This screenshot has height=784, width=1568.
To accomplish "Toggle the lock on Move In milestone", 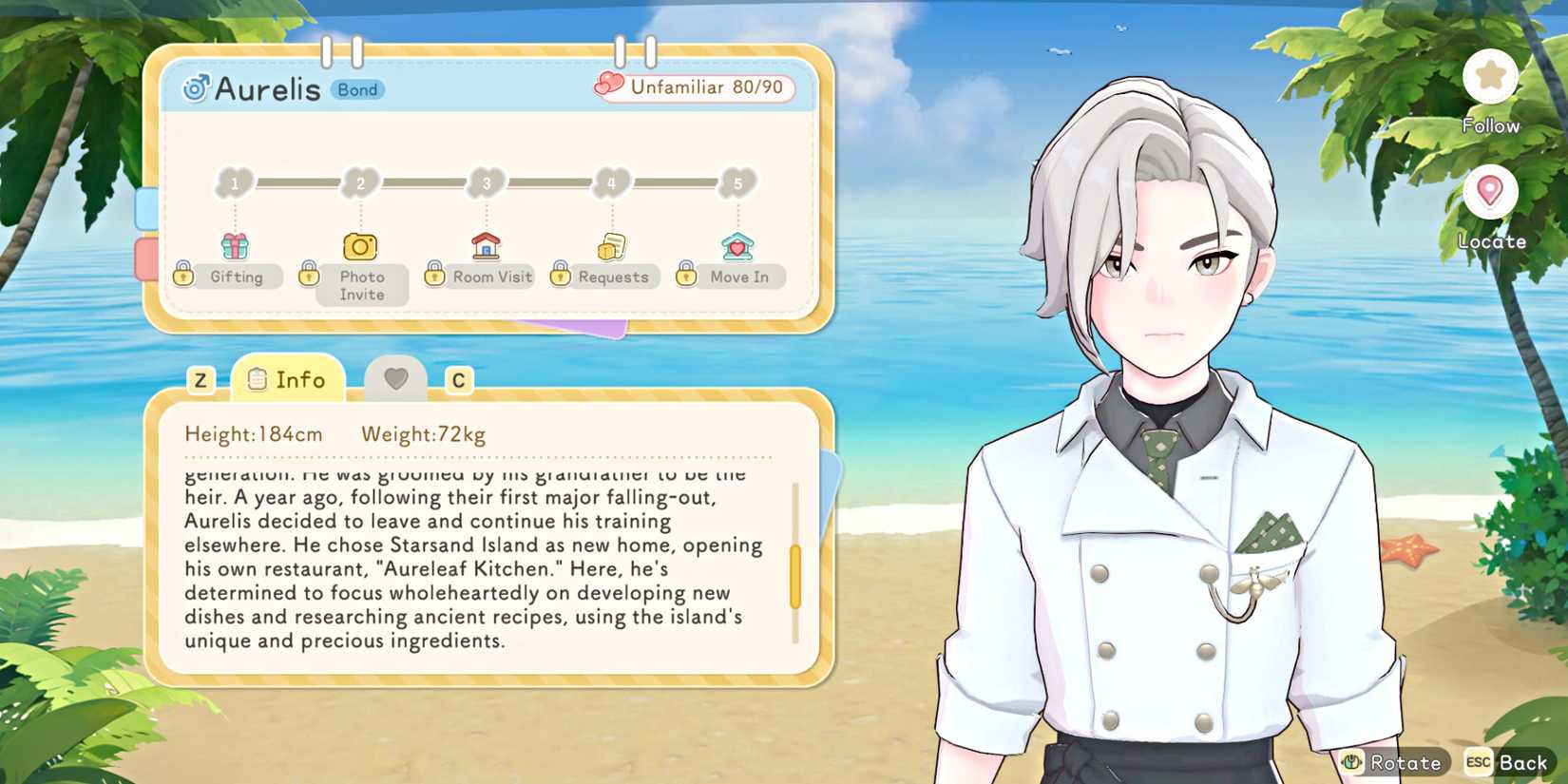I will click(x=684, y=276).
